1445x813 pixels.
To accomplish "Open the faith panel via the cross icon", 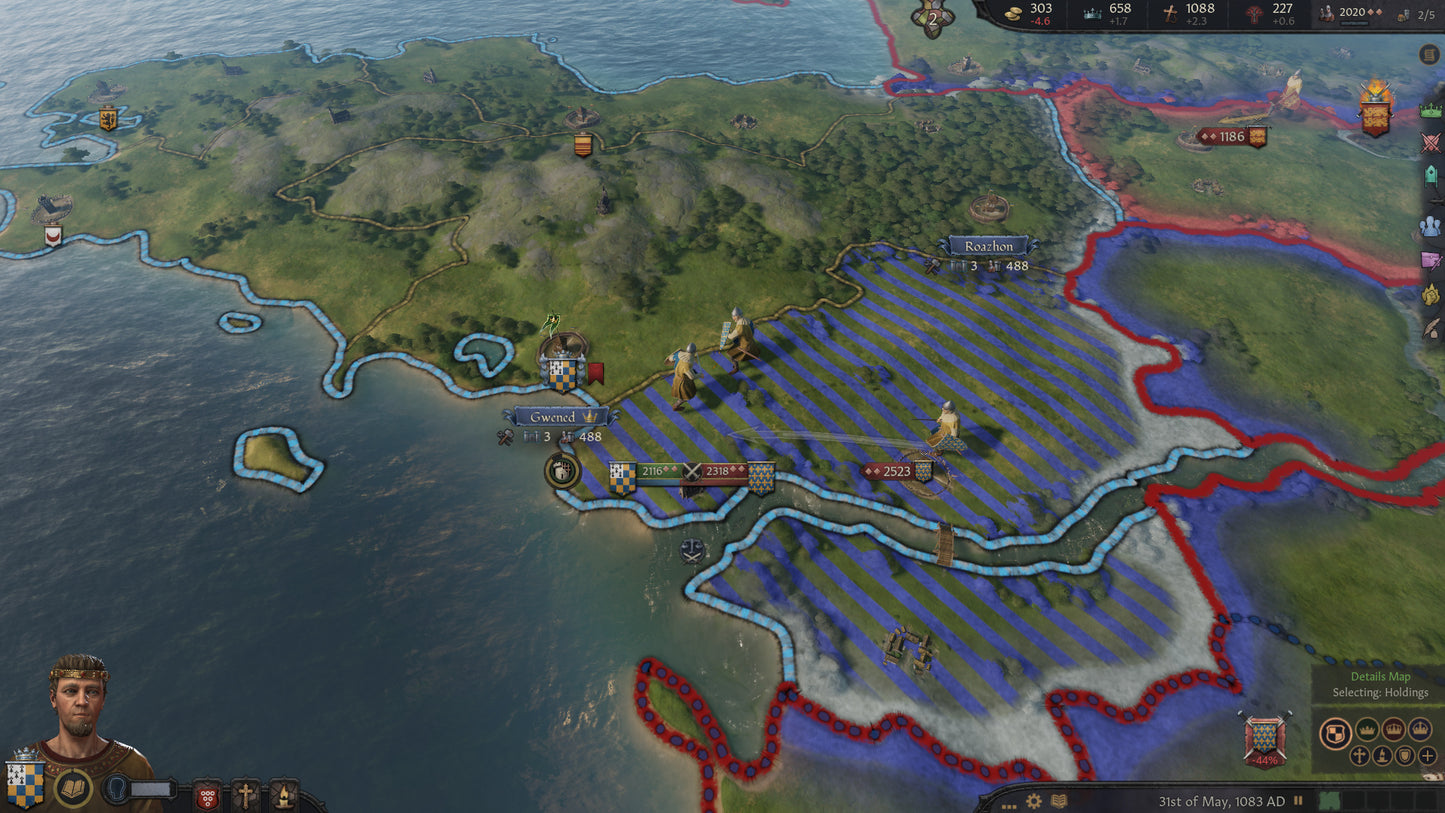I will coord(245,794).
